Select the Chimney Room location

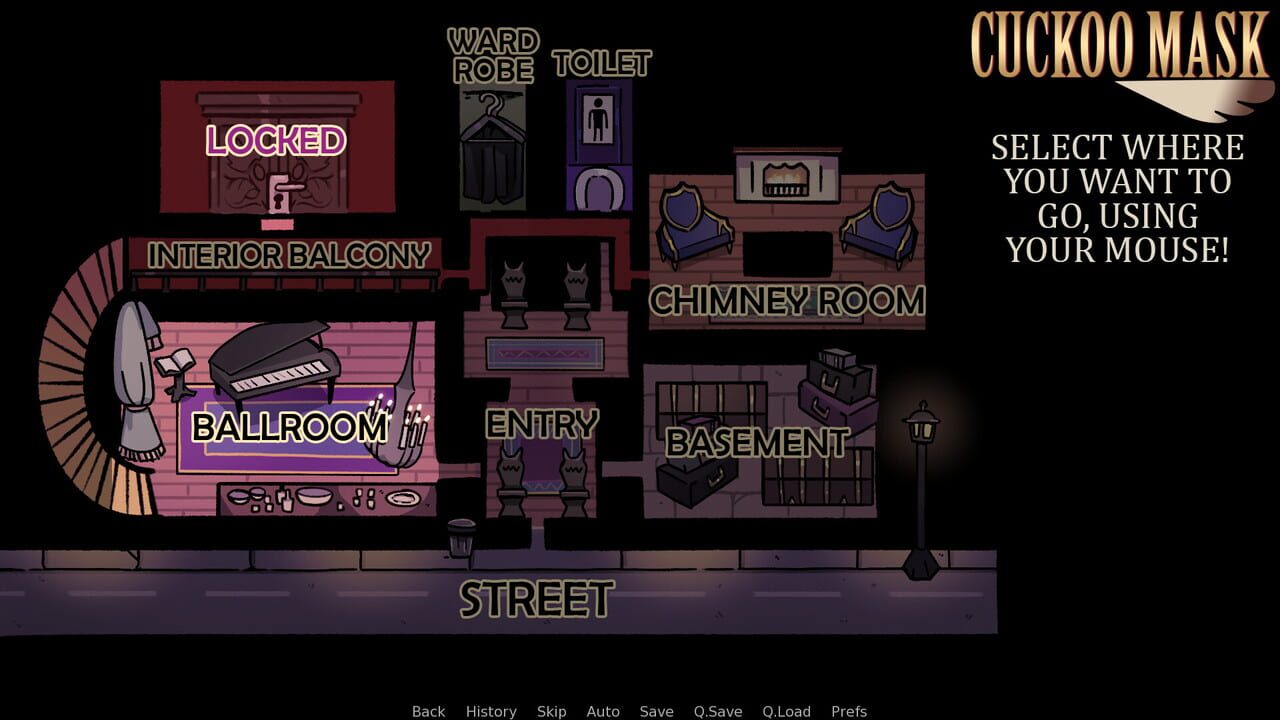[788, 300]
